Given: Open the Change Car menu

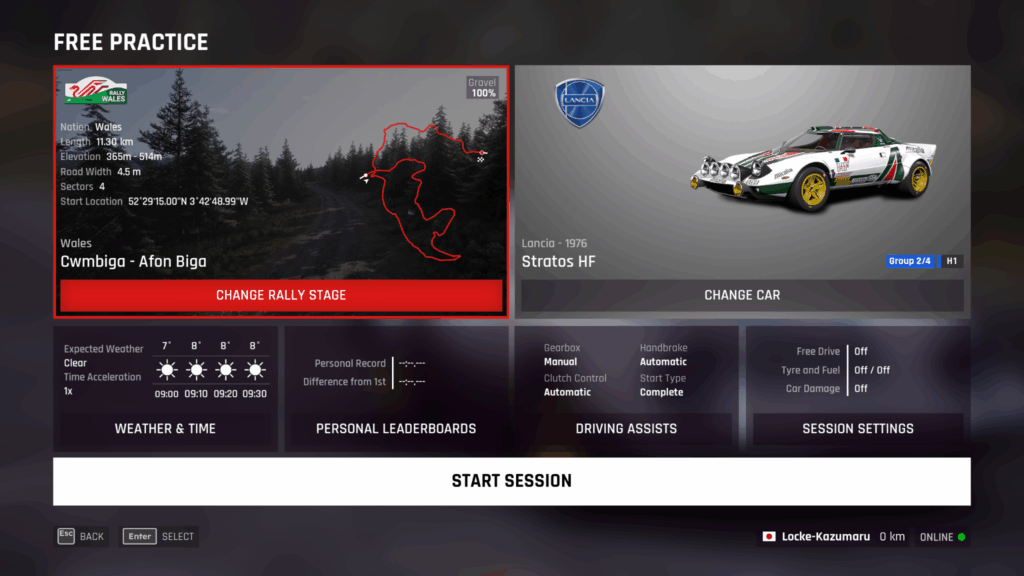Looking at the screenshot, I should [742, 295].
